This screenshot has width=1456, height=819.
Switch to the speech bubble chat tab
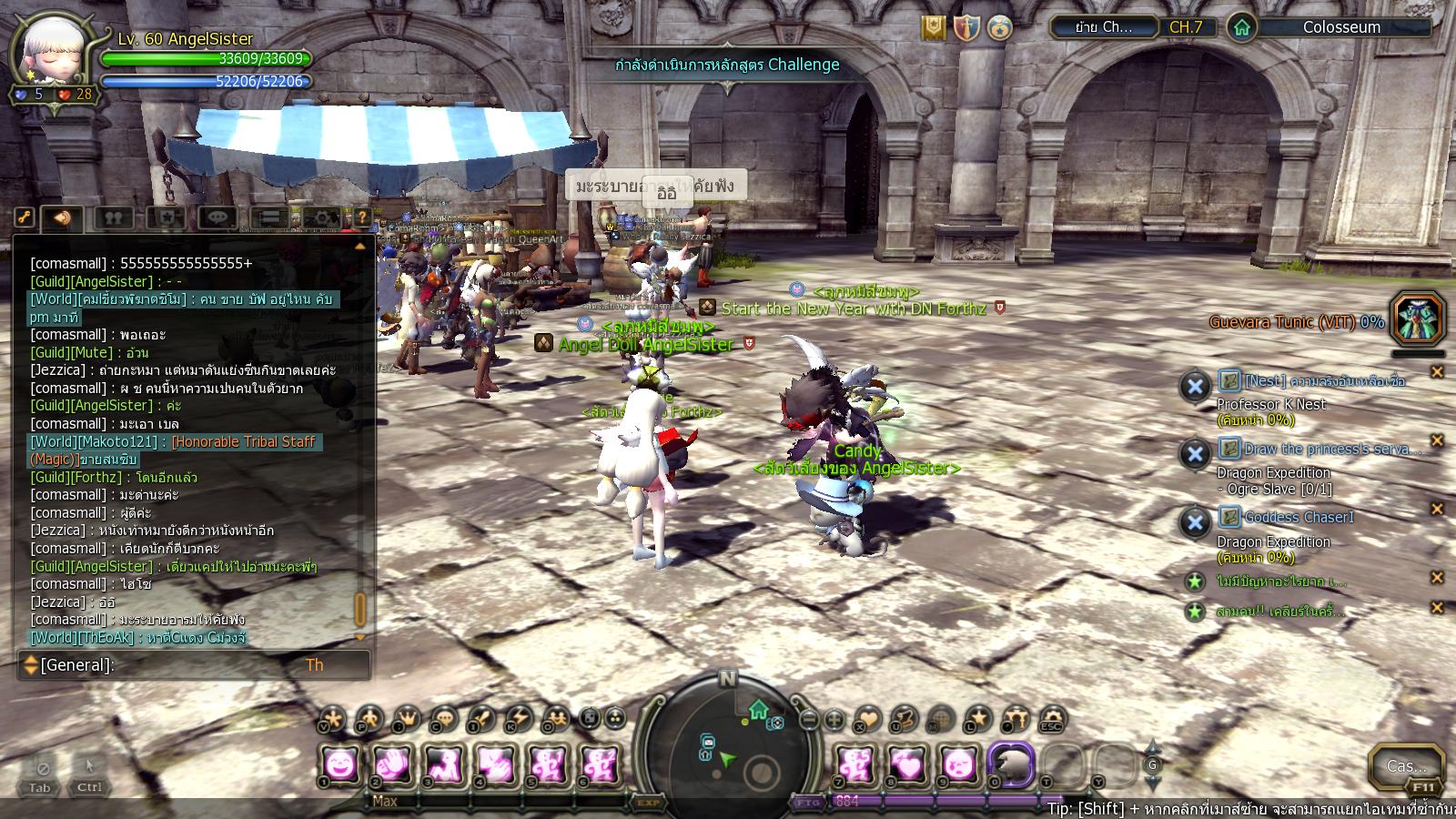pyautogui.click(x=217, y=217)
